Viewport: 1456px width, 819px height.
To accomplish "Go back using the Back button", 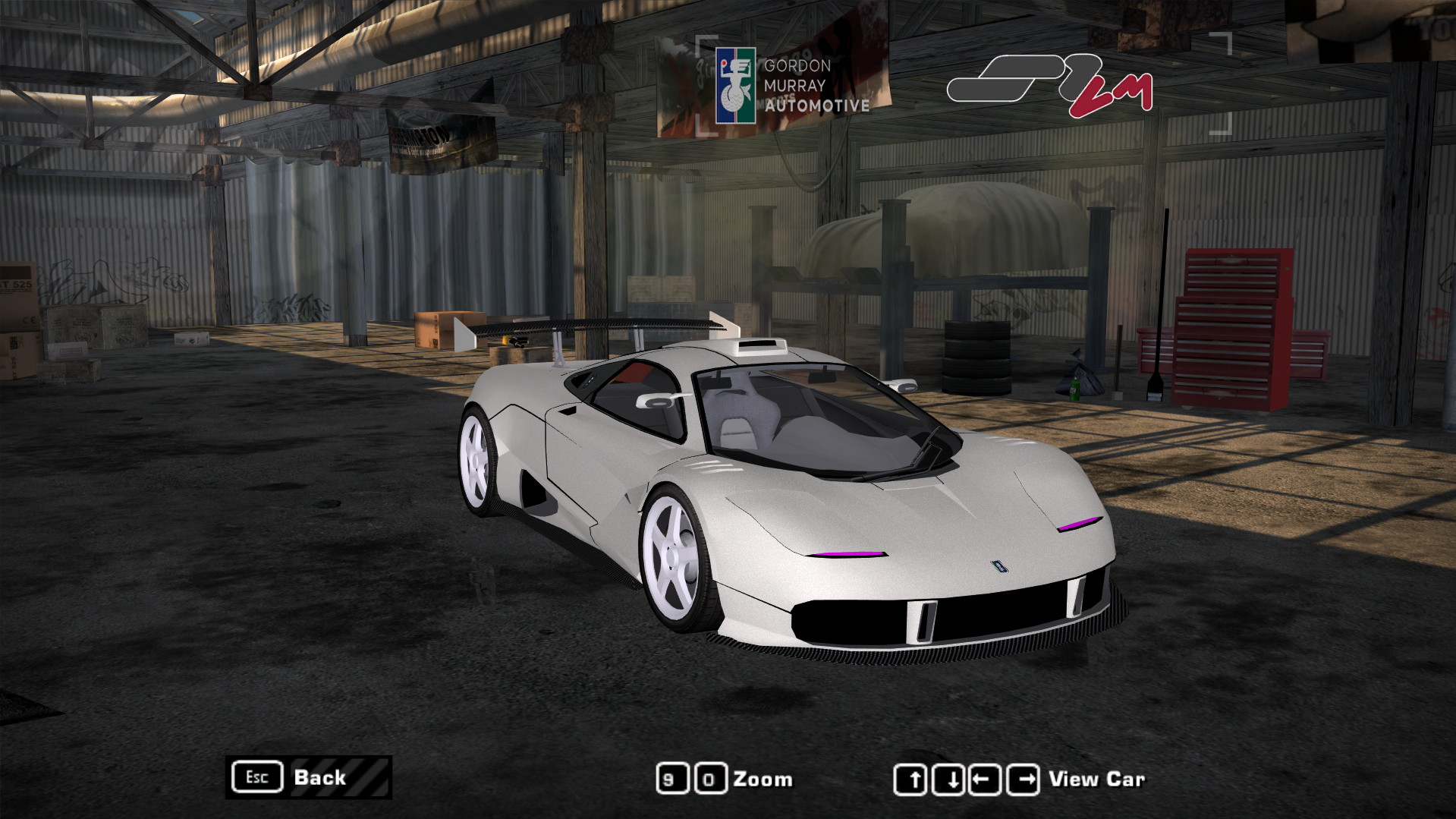I will [309, 777].
